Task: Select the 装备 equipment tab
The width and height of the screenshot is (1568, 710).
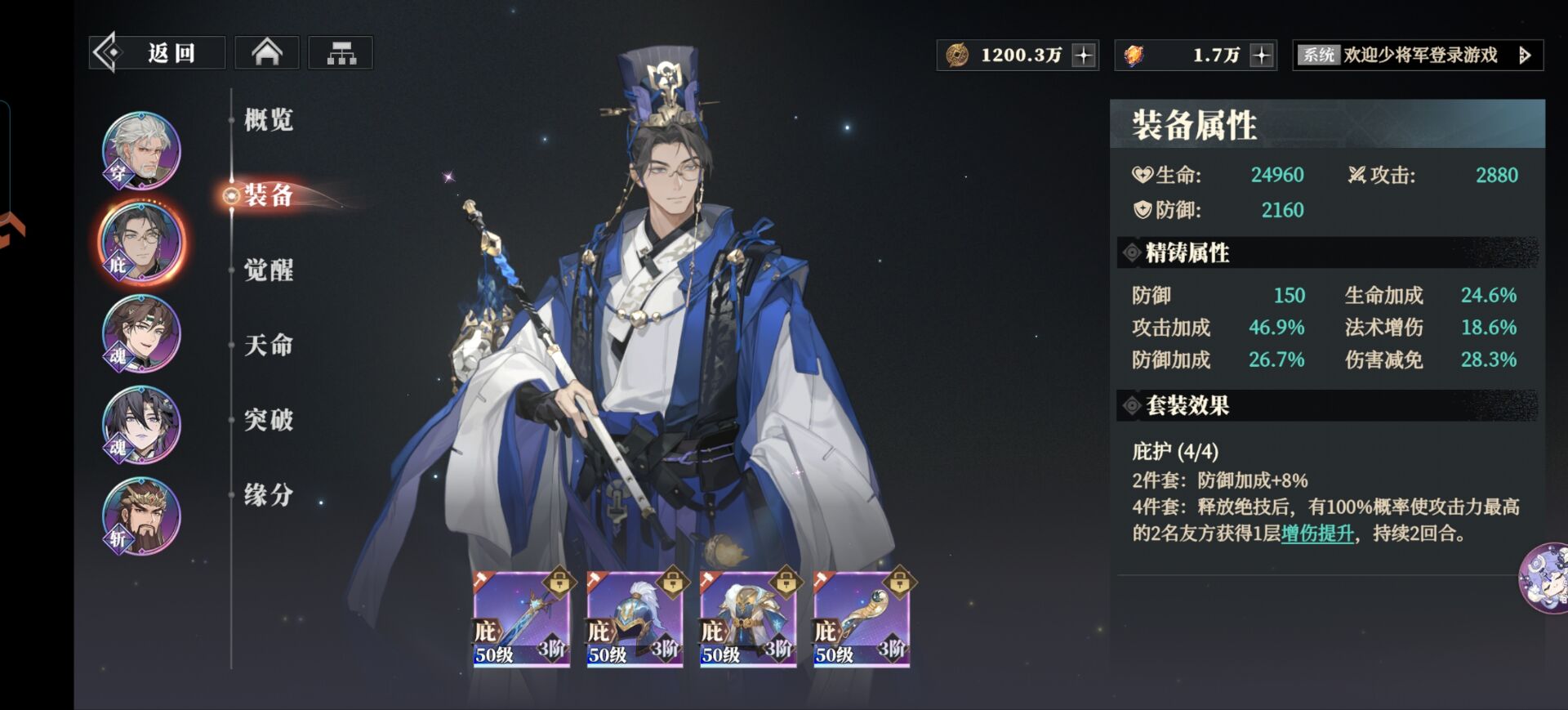Action: pyautogui.click(x=269, y=195)
